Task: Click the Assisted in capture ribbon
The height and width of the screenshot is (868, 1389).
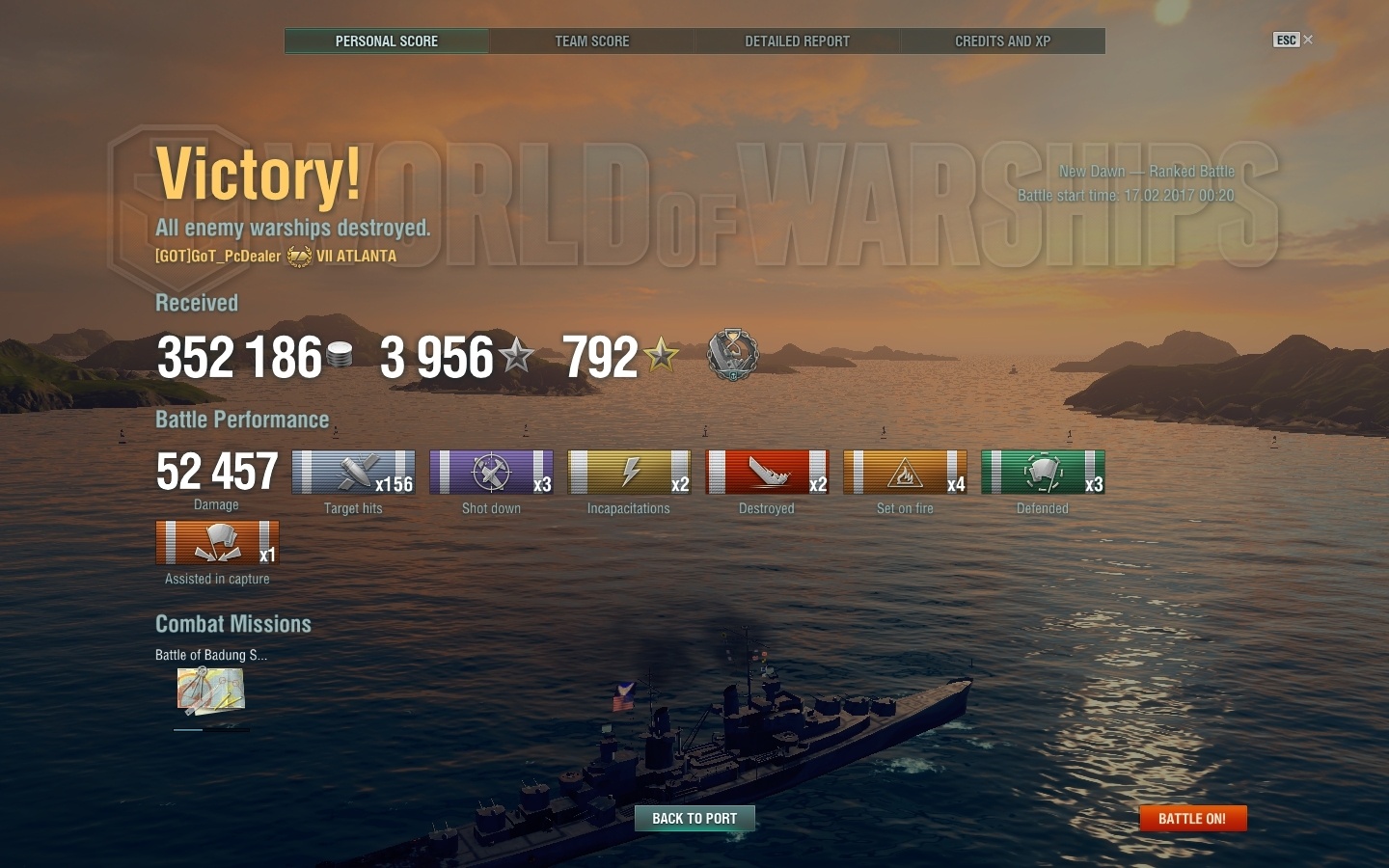Action: (217, 543)
